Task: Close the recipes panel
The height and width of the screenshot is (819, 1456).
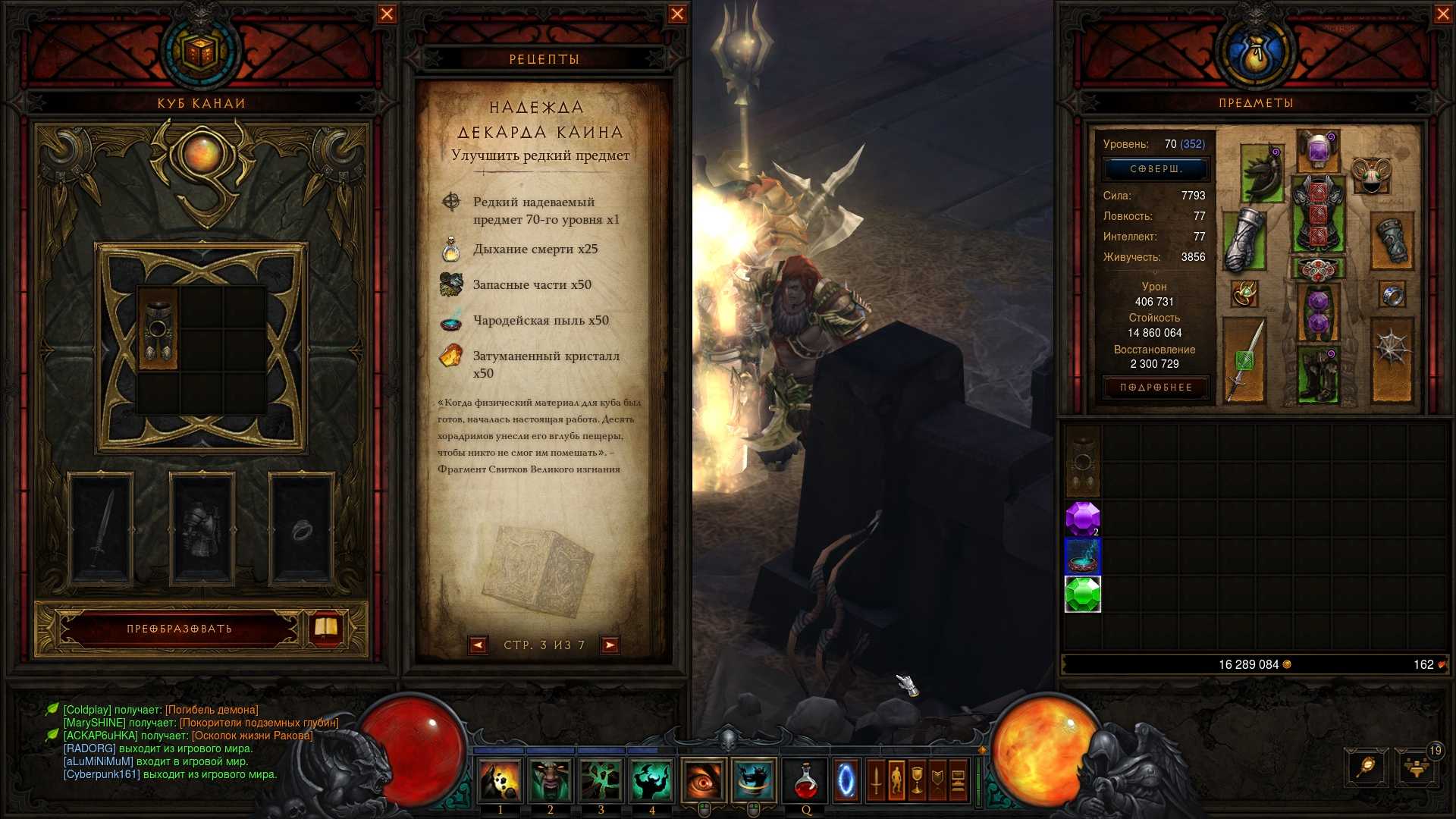Action: 677,14
